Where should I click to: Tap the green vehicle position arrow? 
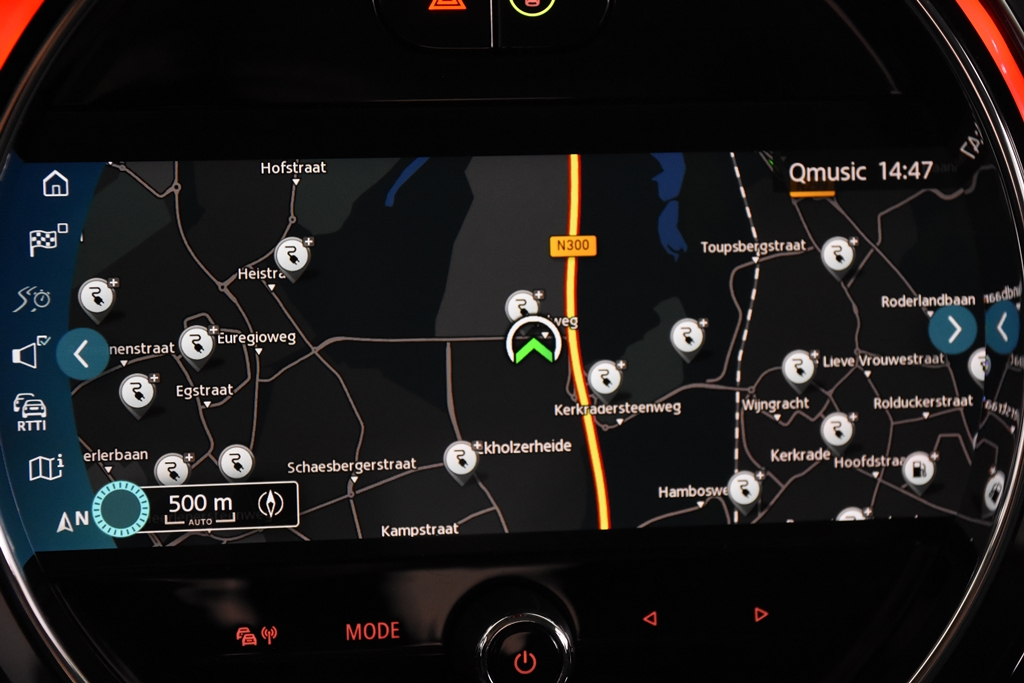click(x=534, y=346)
